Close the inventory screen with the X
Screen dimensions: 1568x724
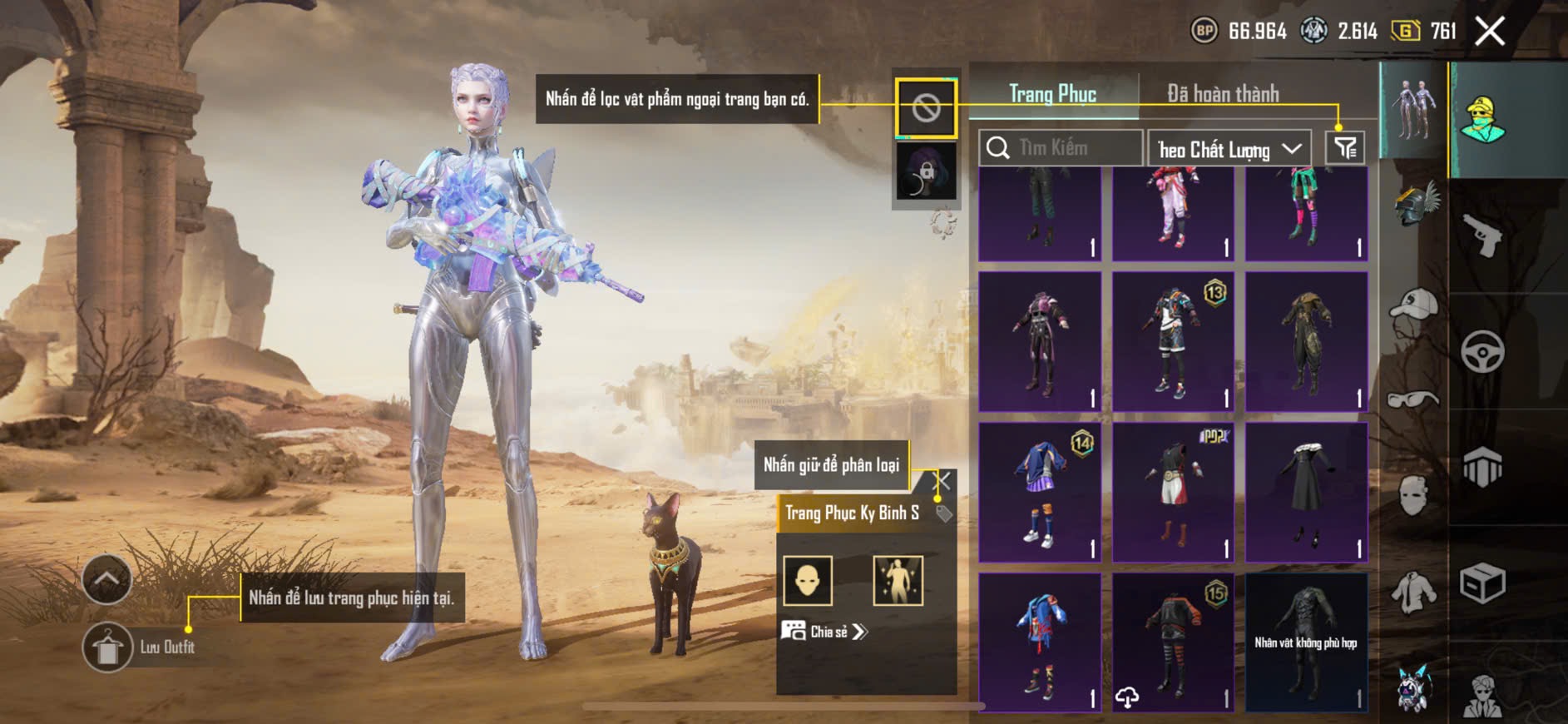[1489, 32]
